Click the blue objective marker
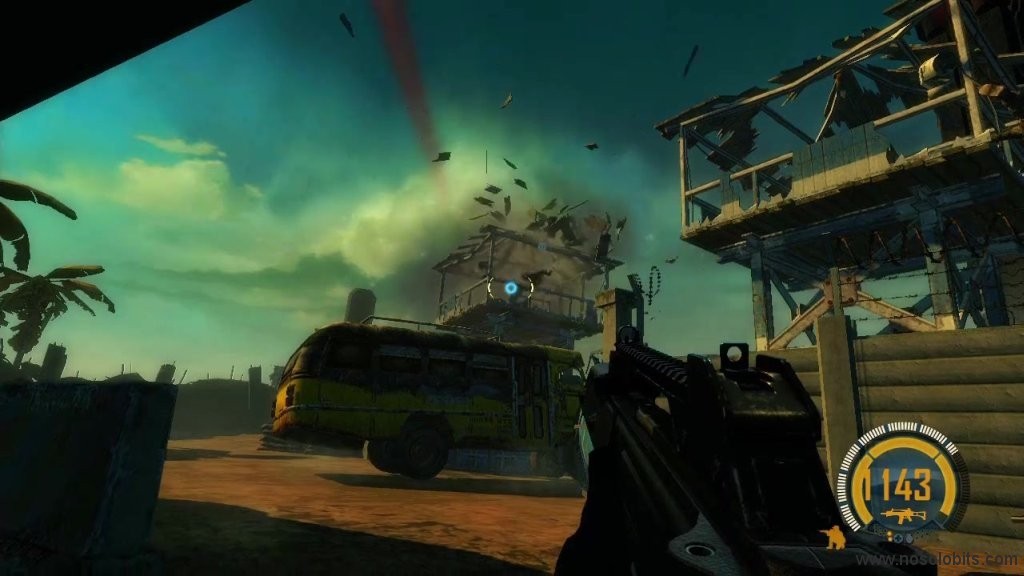The image size is (1024, 576). (511, 288)
